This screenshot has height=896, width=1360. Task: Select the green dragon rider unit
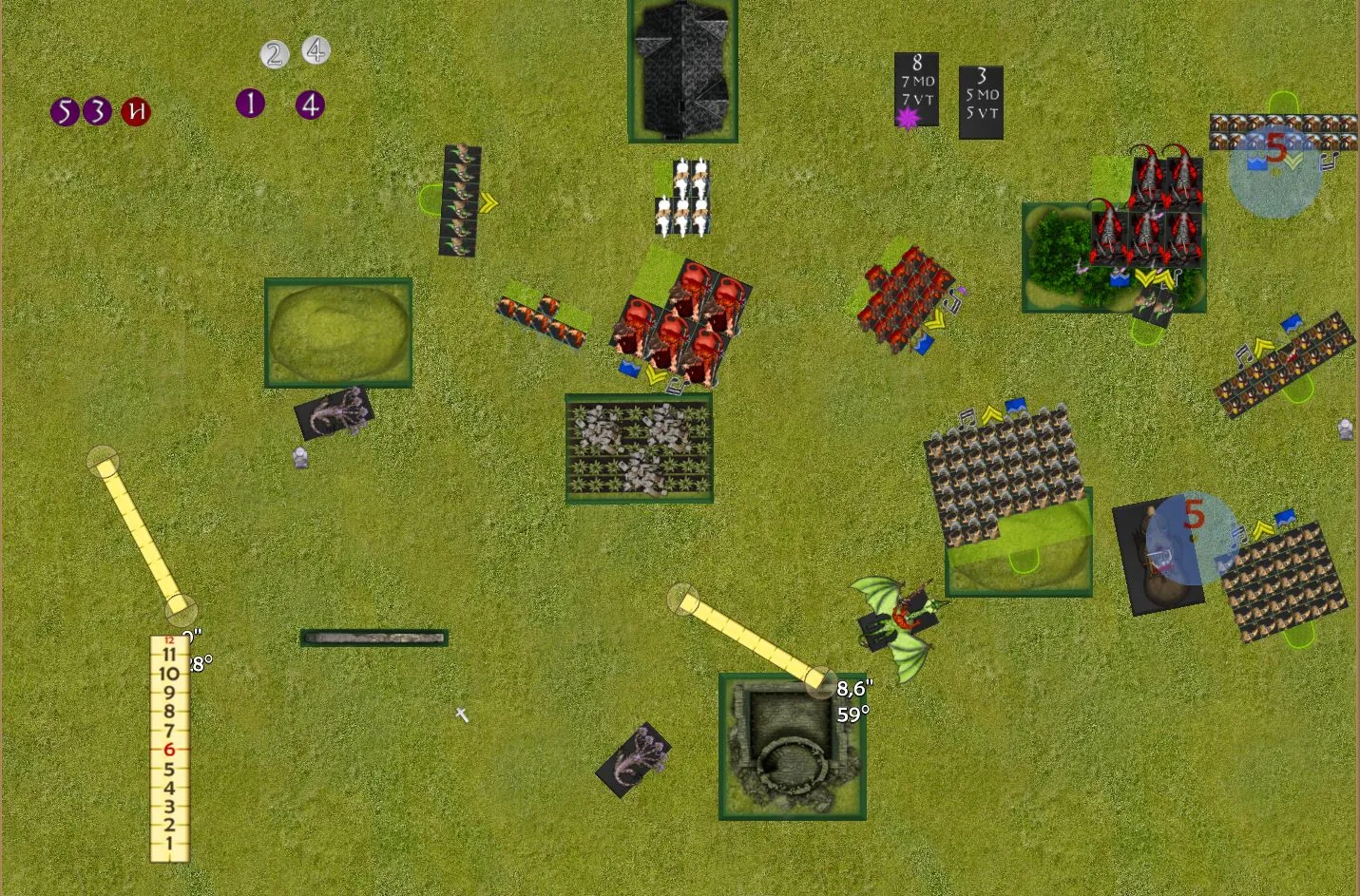point(898,622)
